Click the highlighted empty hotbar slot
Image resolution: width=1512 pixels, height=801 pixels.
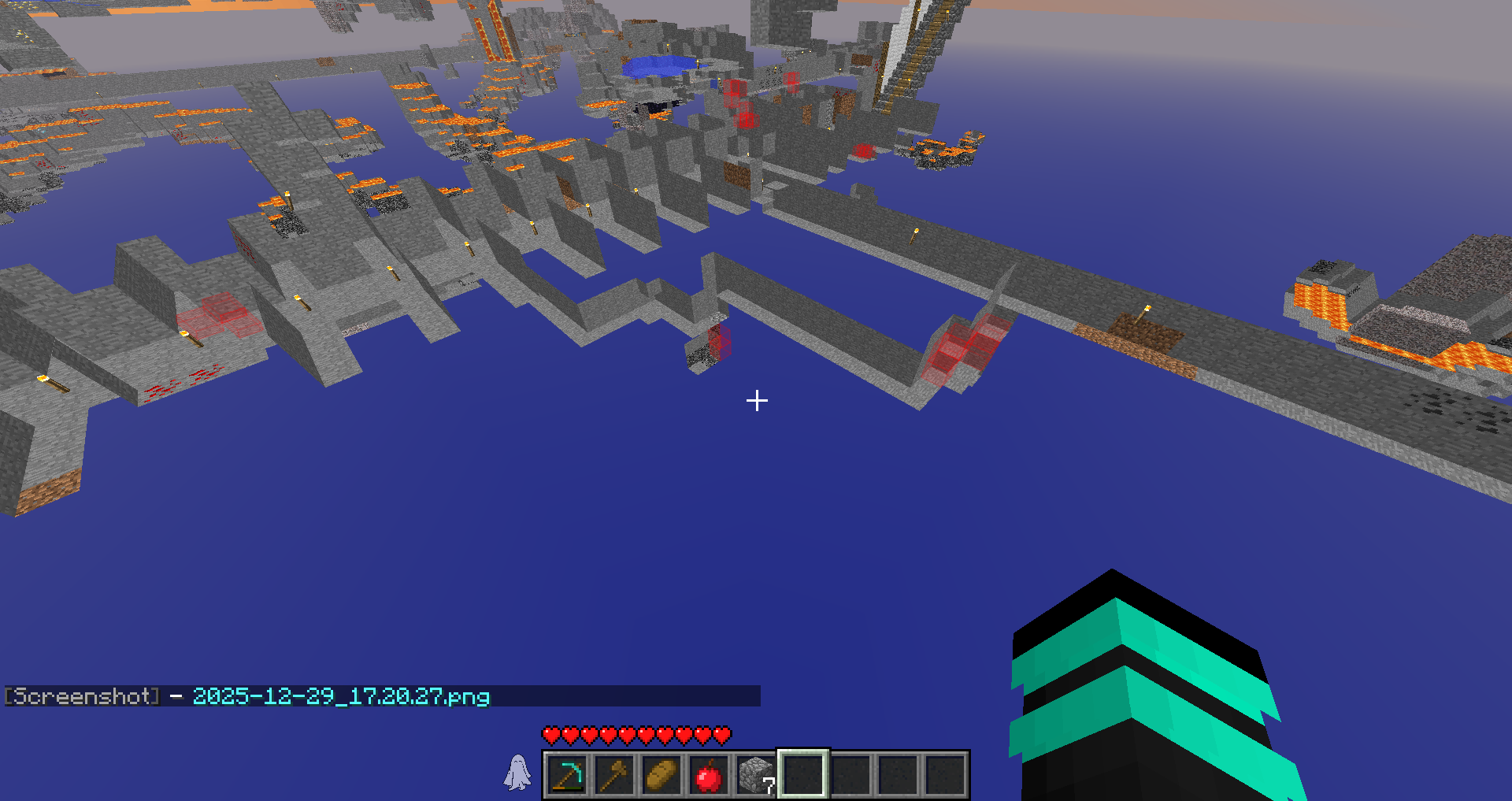(x=803, y=775)
